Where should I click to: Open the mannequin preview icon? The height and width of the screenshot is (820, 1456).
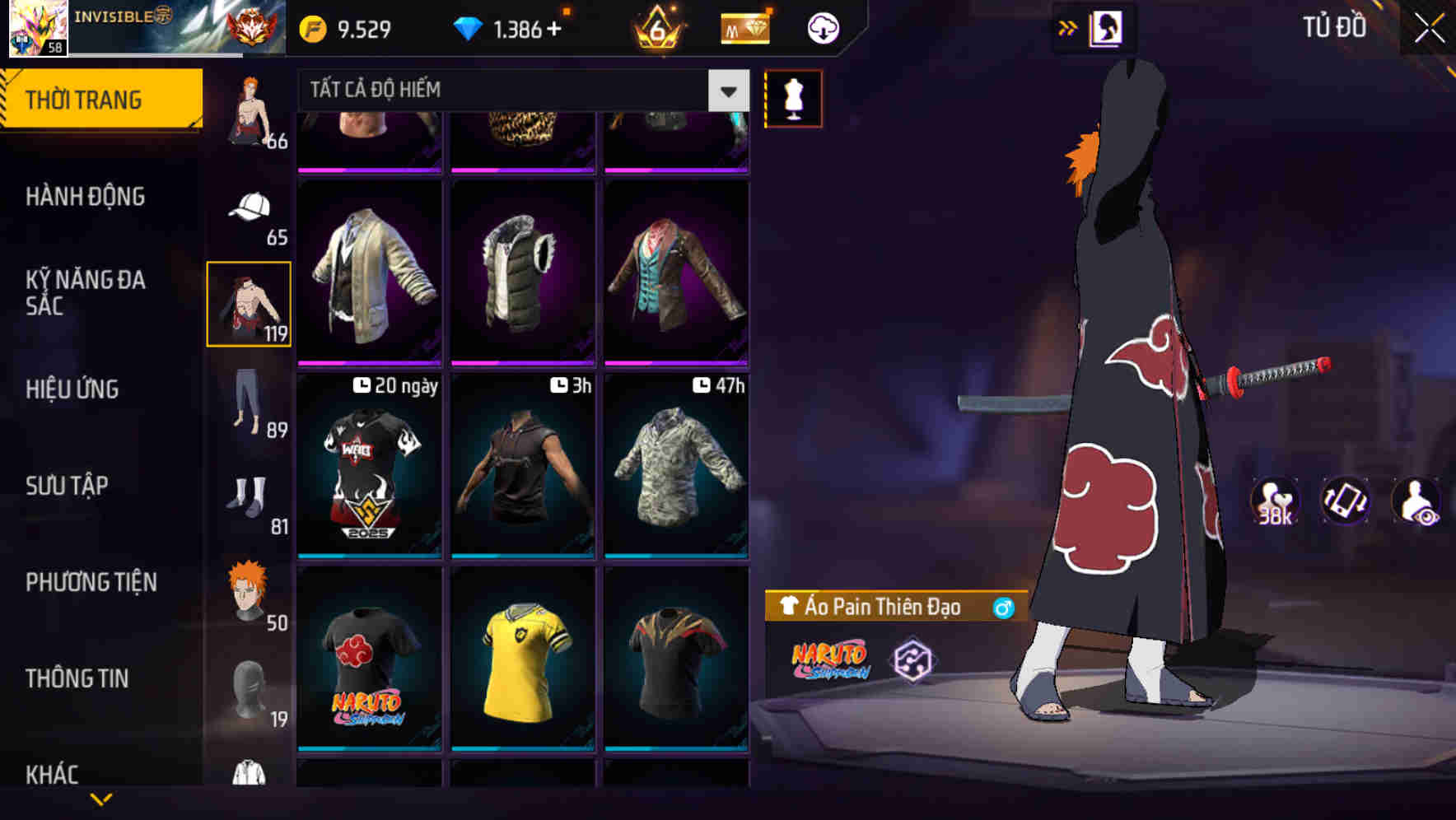[793, 97]
